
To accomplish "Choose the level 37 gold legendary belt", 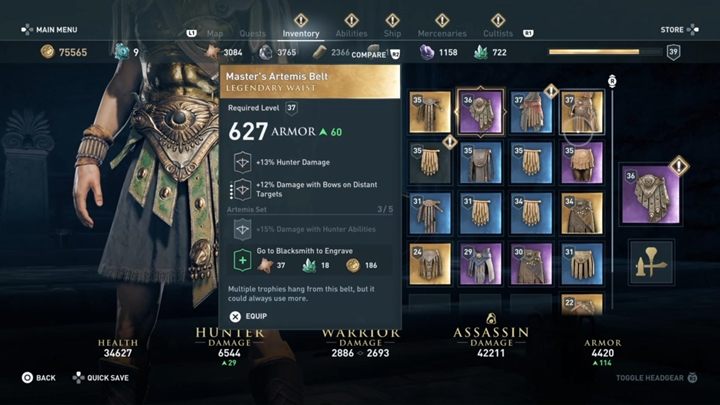I will (582, 112).
